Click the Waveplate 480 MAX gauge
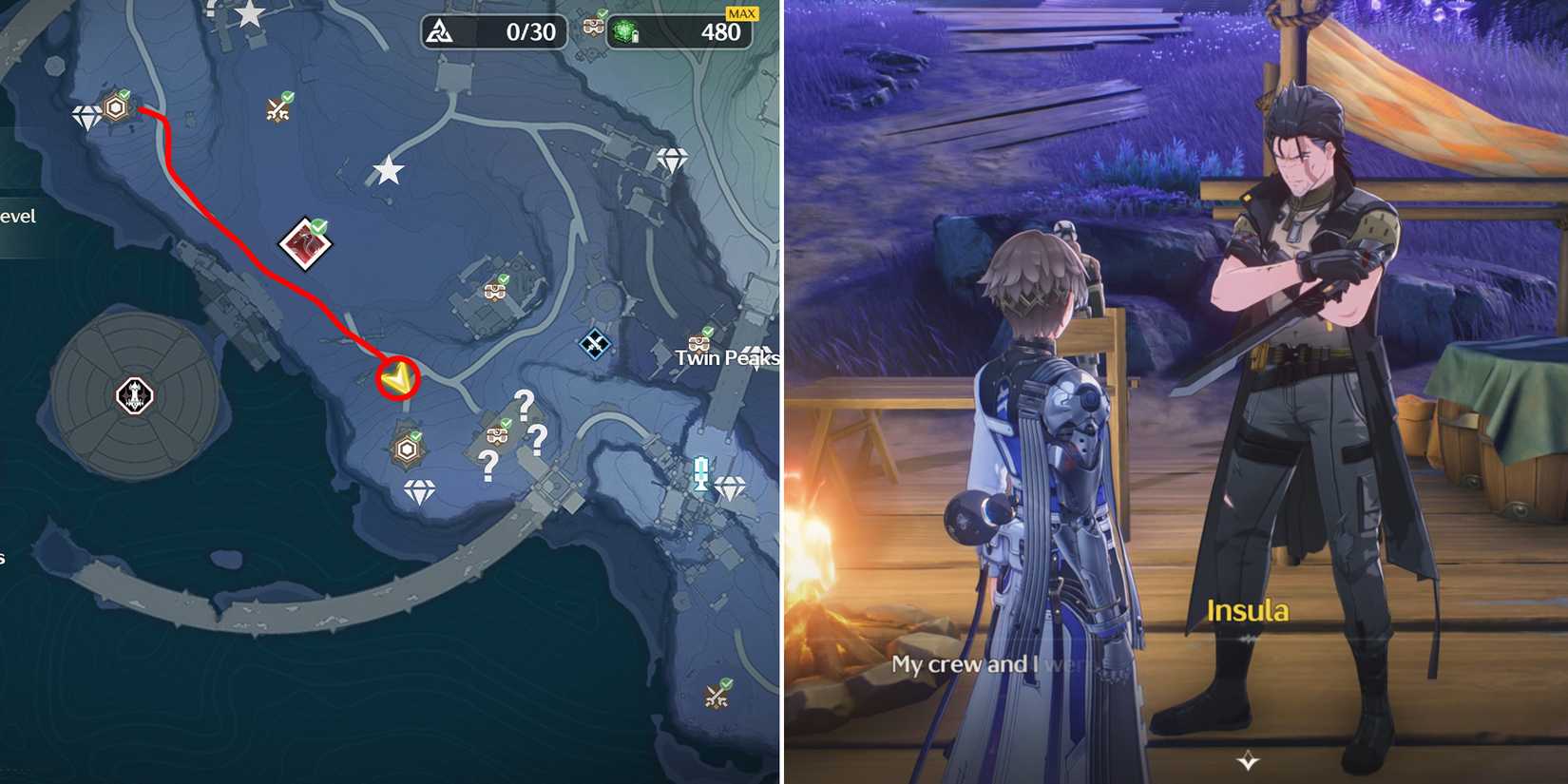Screen dimensions: 1568x784 click(x=684, y=31)
